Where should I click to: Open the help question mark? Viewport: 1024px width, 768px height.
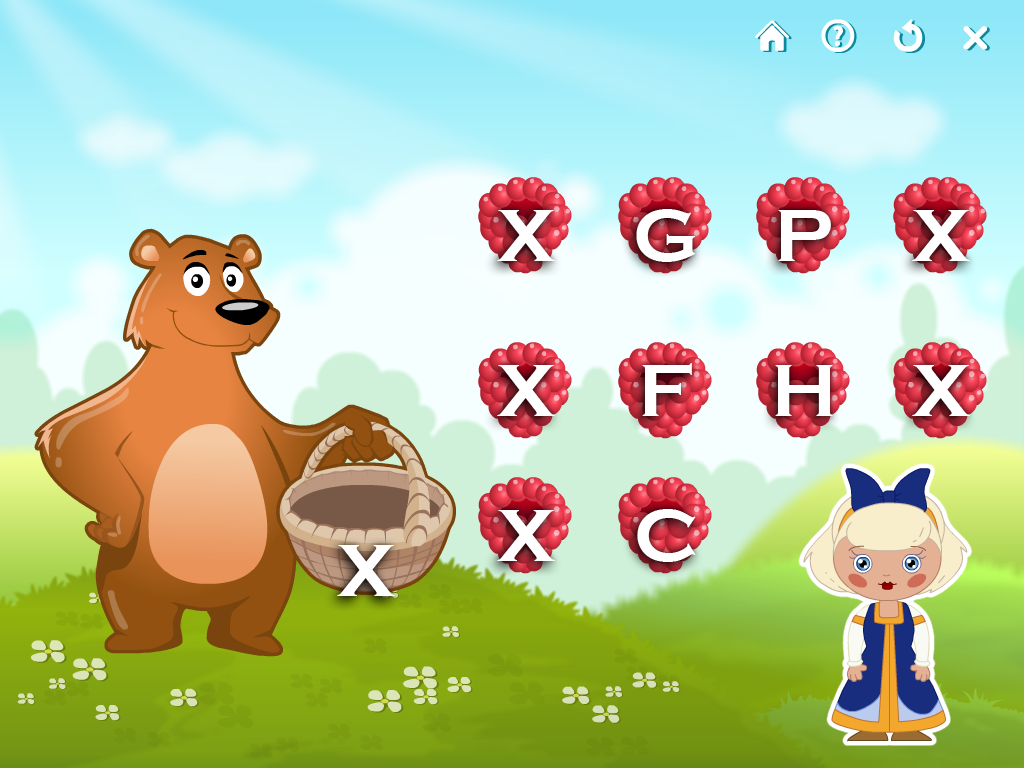[838, 37]
